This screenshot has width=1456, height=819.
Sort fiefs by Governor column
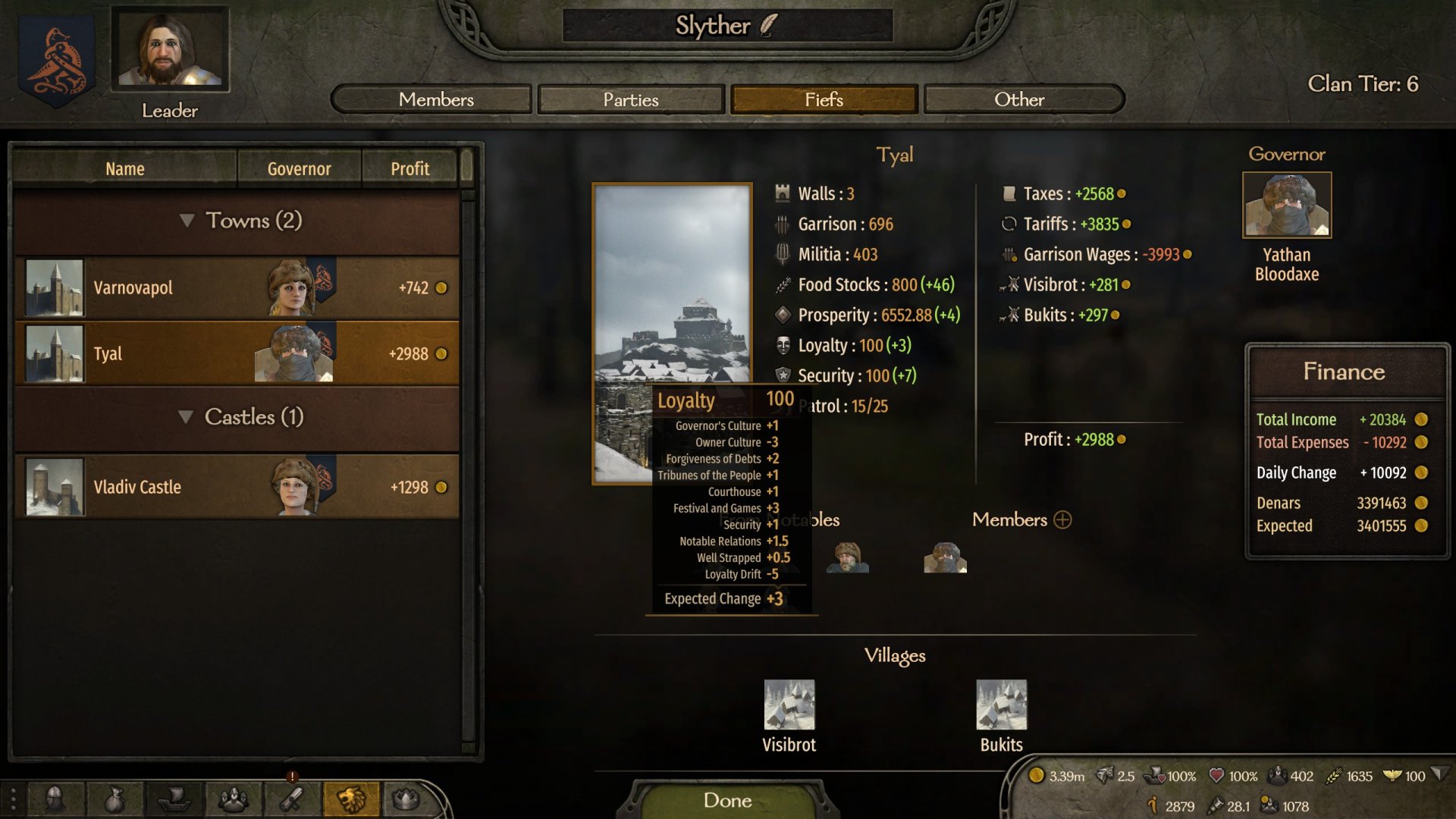(299, 168)
